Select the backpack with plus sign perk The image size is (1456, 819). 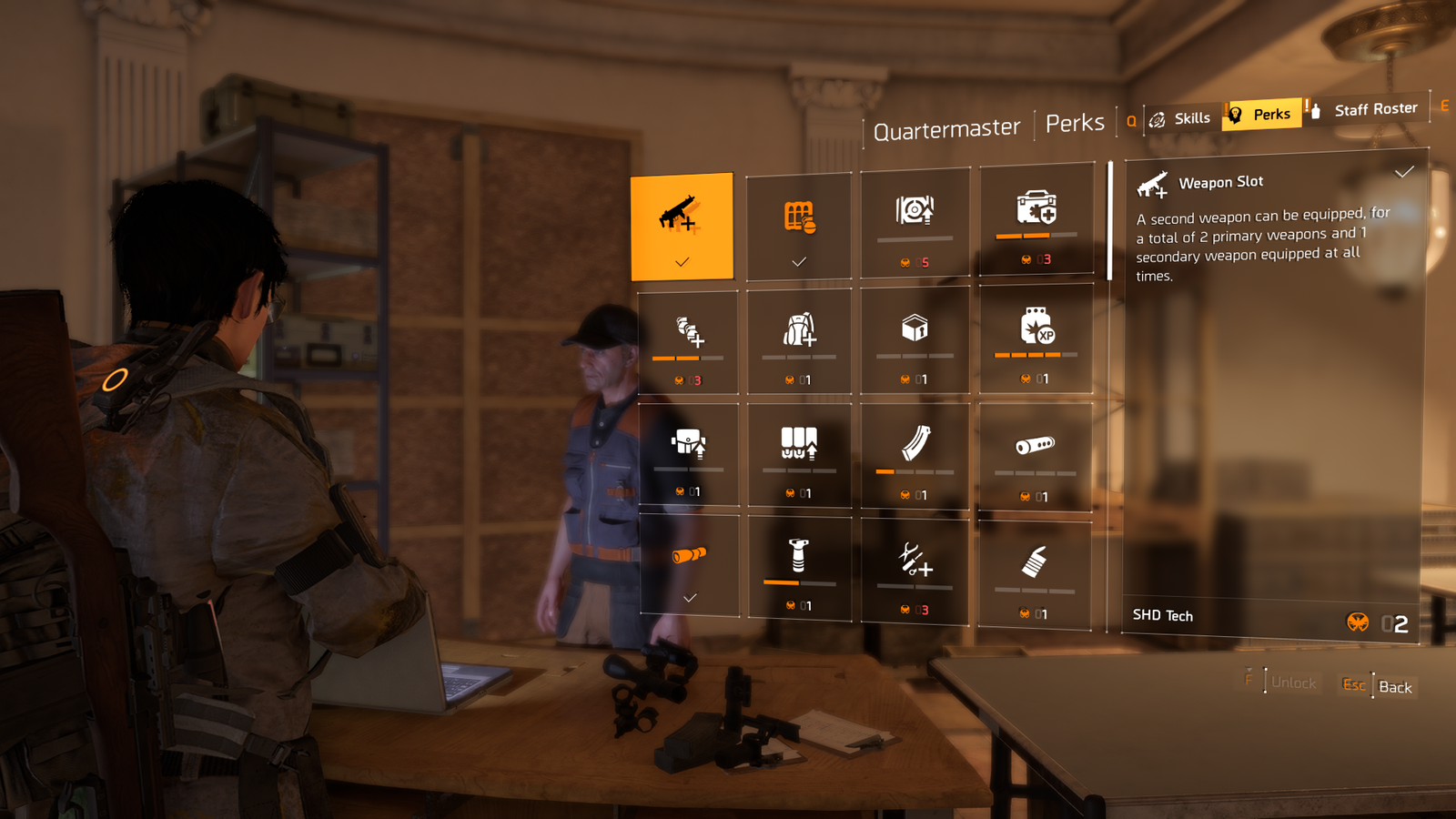(799, 342)
